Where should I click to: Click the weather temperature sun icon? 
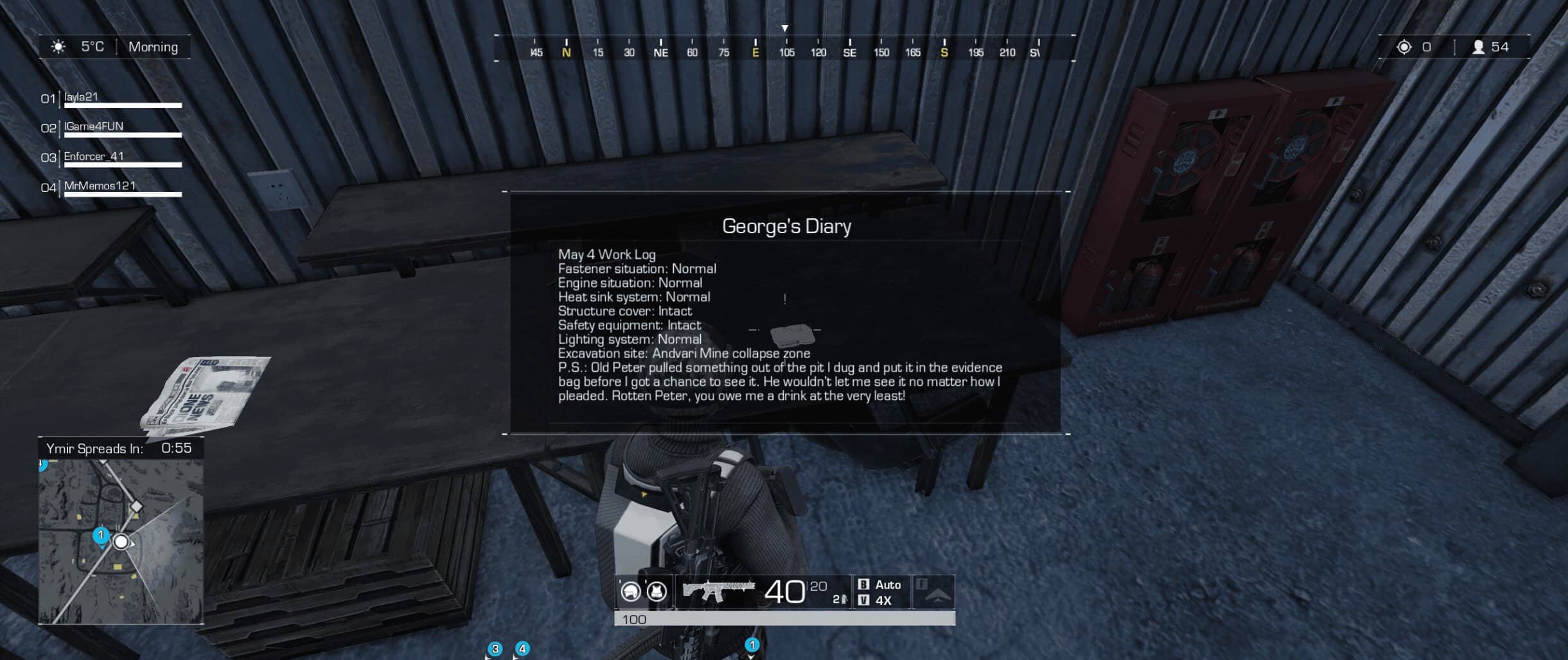coord(57,46)
